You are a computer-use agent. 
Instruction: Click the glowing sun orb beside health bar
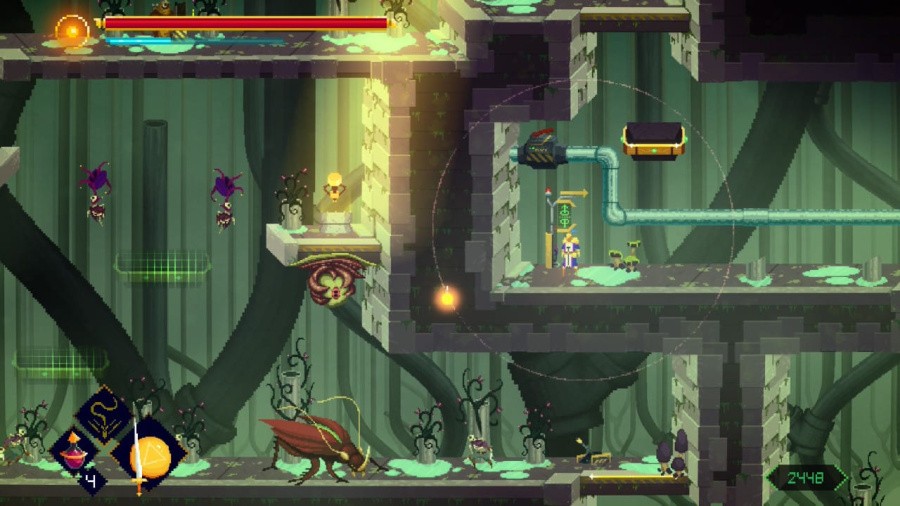72,29
